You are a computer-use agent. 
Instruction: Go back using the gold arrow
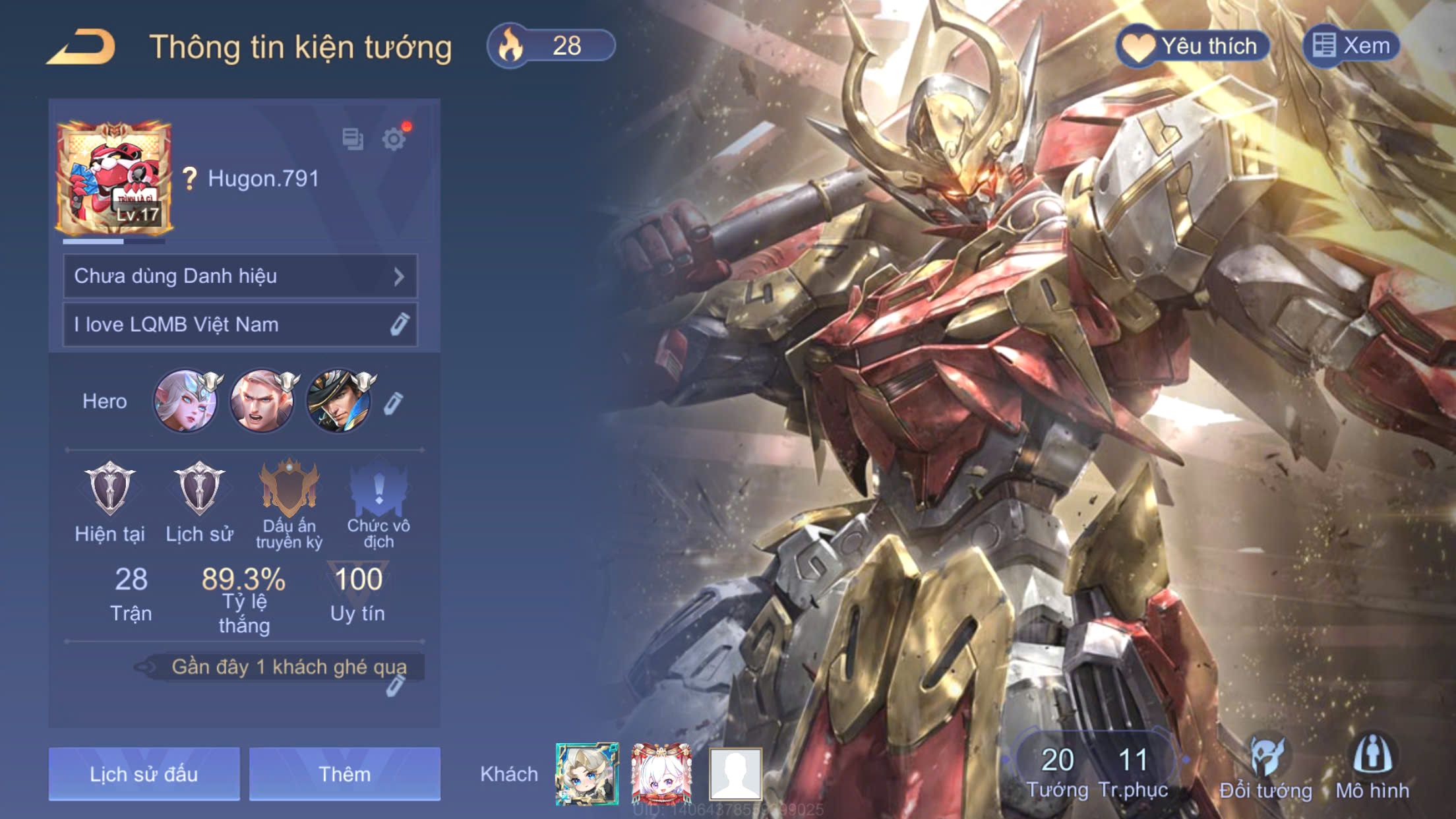[x=82, y=47]
